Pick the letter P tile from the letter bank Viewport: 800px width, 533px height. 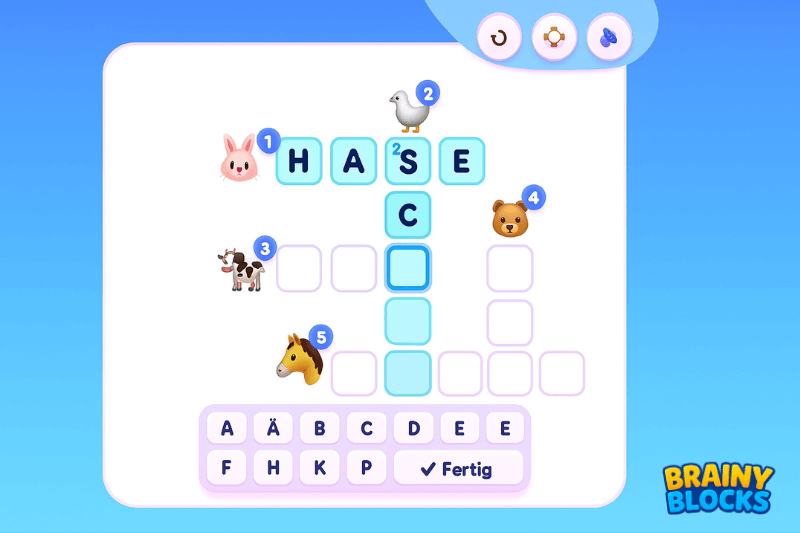(366, 468)
